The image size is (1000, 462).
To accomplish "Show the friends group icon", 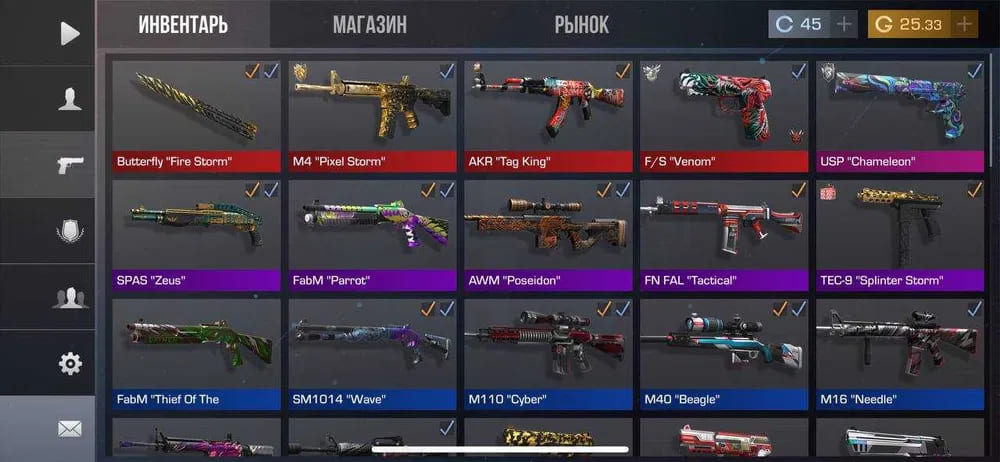I will click(69, 297).
